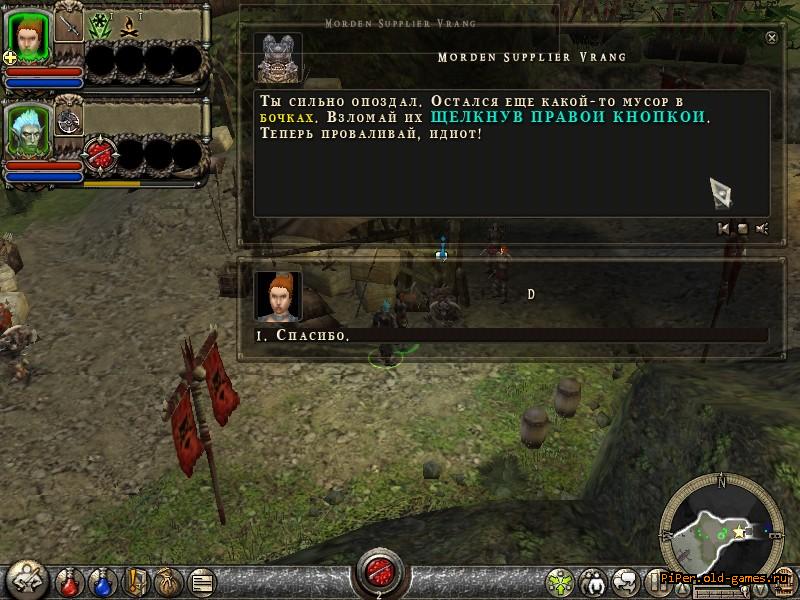
Task: Select the first hero's sword weapon slot
Action: [x=69, y=25]
